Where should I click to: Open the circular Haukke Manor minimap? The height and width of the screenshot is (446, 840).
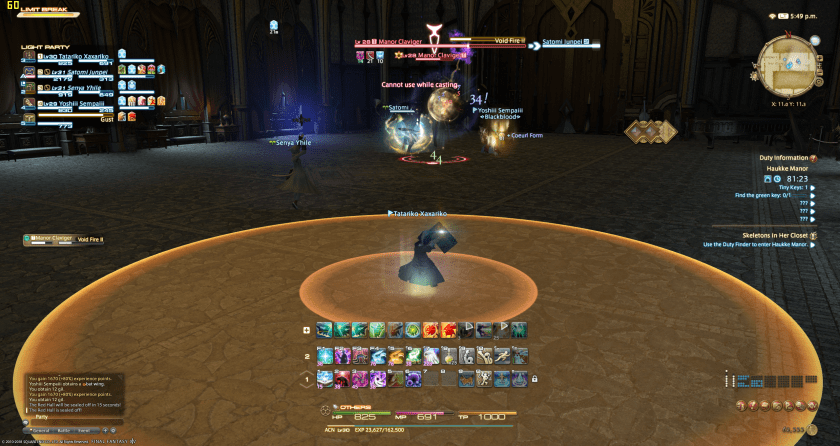point(786,56)
